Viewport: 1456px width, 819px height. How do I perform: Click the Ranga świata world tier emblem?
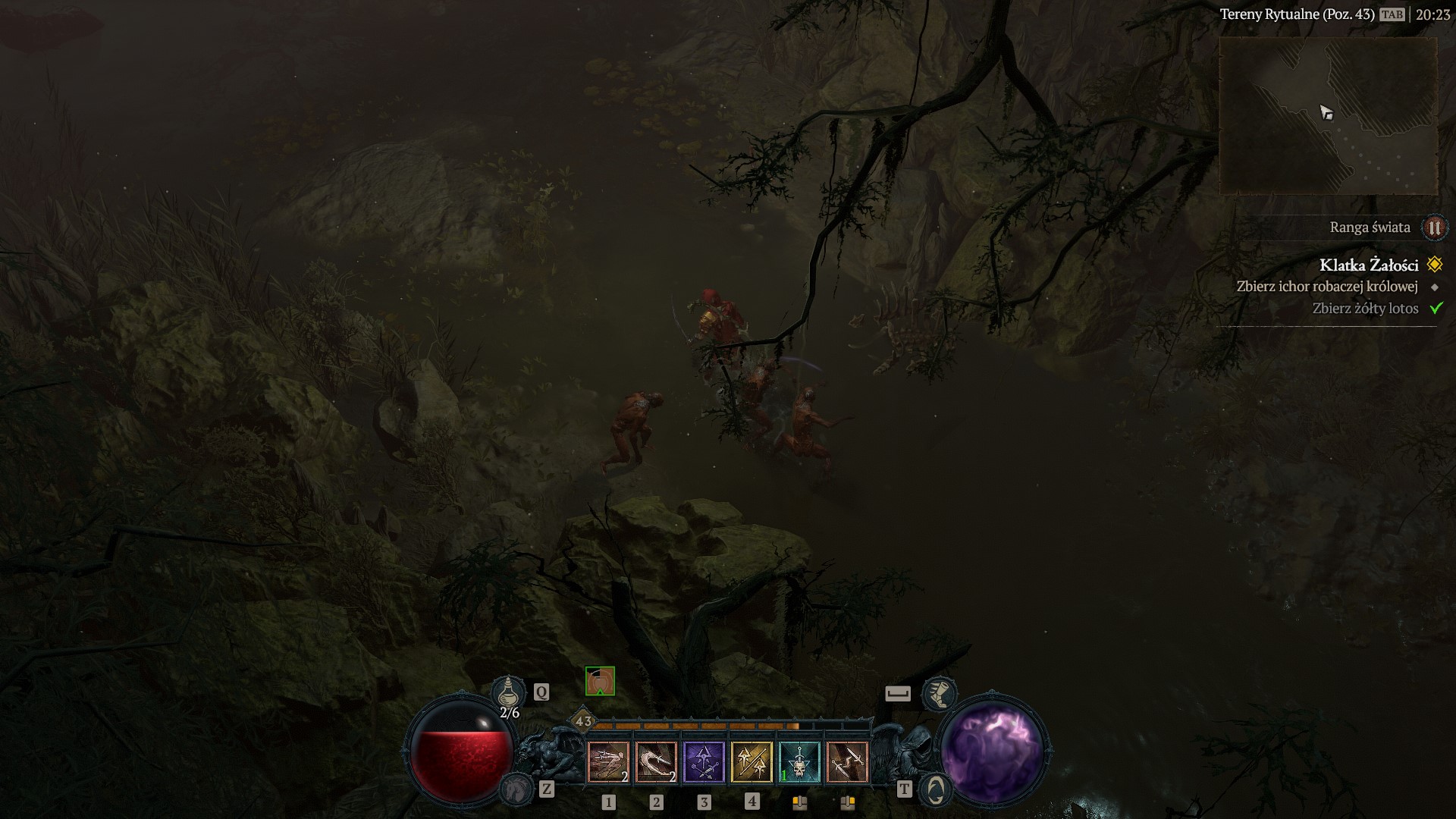pyautogui.click(x=1433, y=227)
